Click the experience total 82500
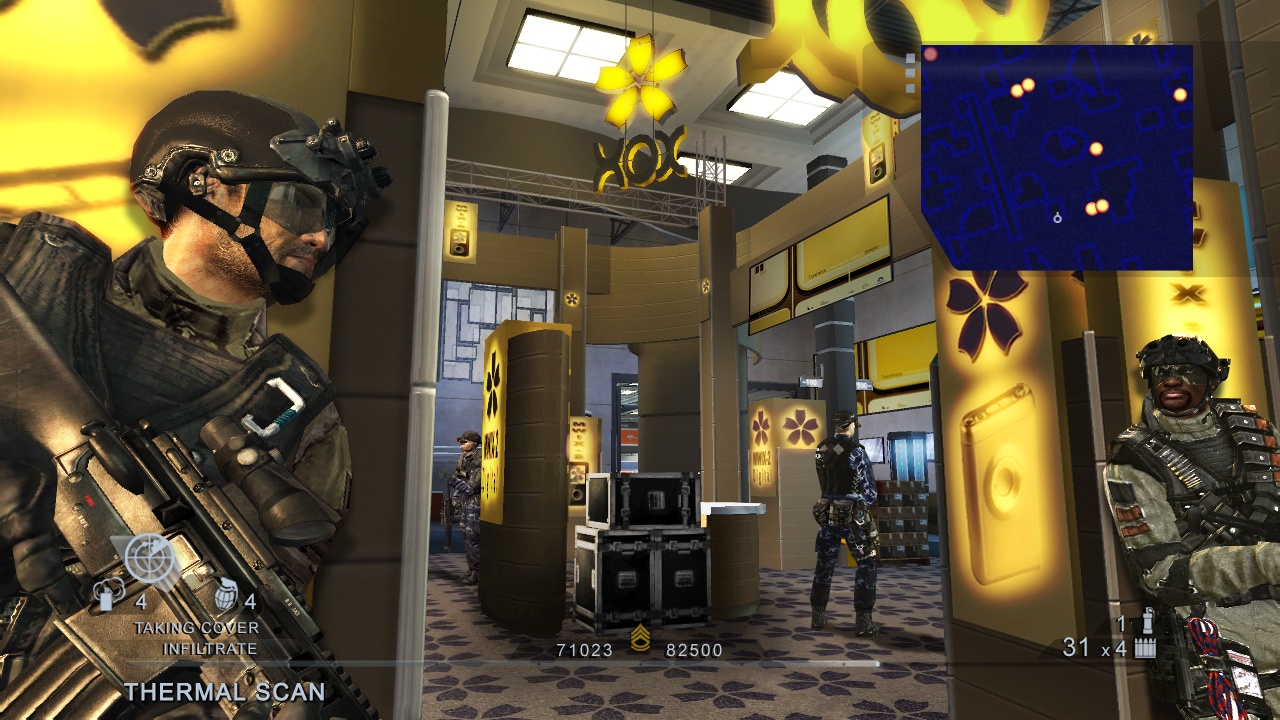 point(692,648)
